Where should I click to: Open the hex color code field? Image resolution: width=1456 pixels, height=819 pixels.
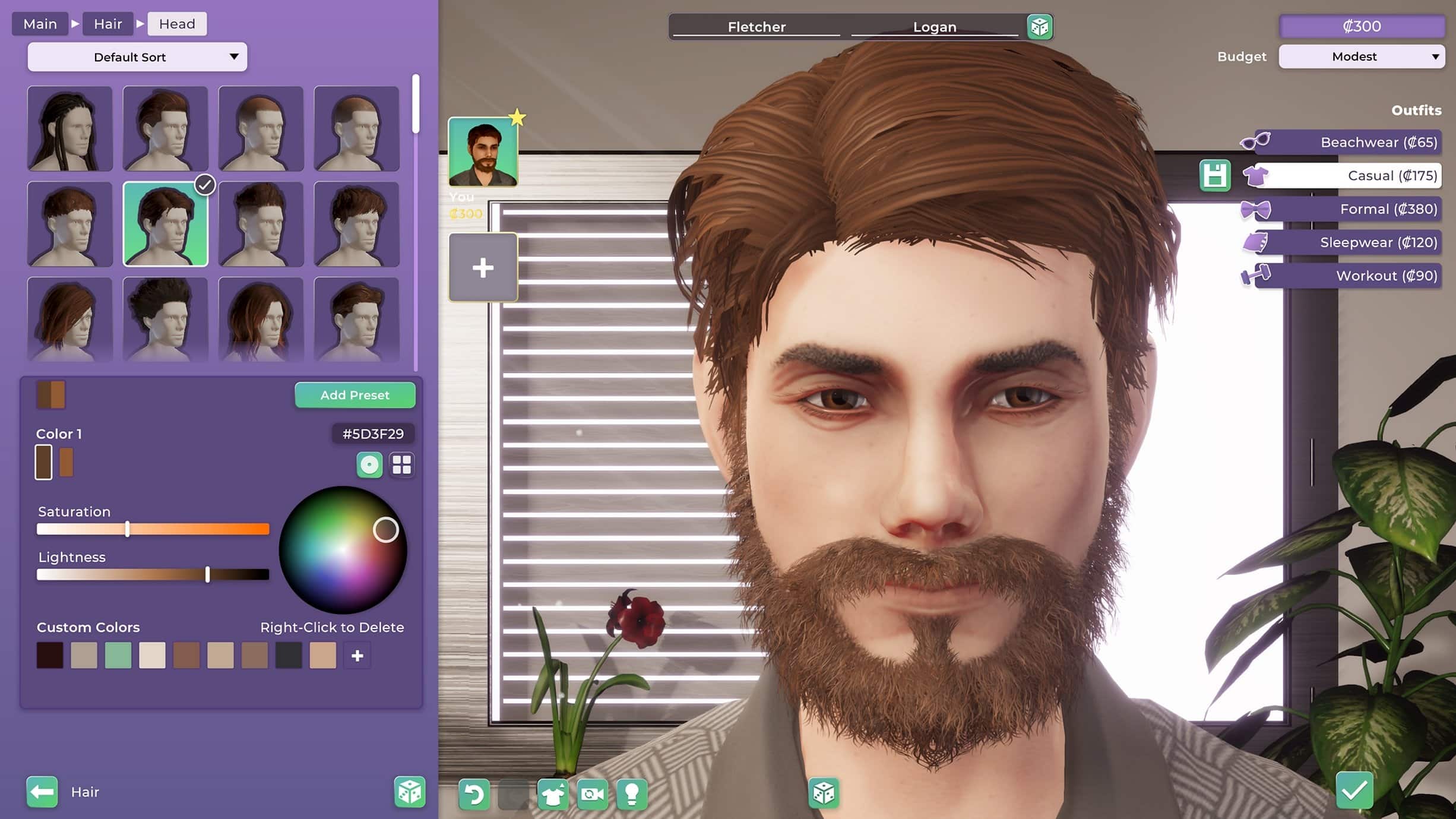click(x=372, y=434)
